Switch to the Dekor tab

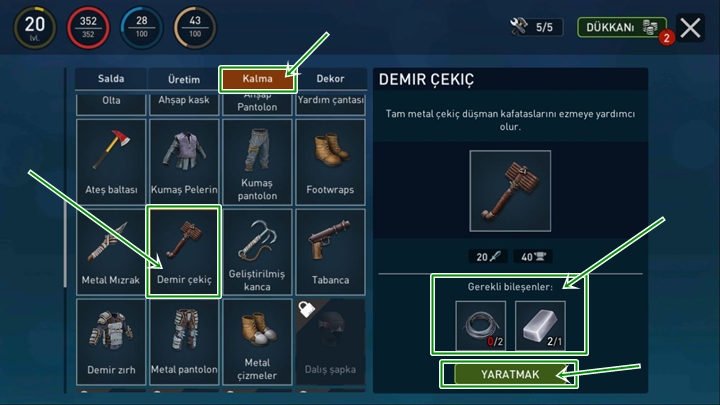click(x=330, y=79)
